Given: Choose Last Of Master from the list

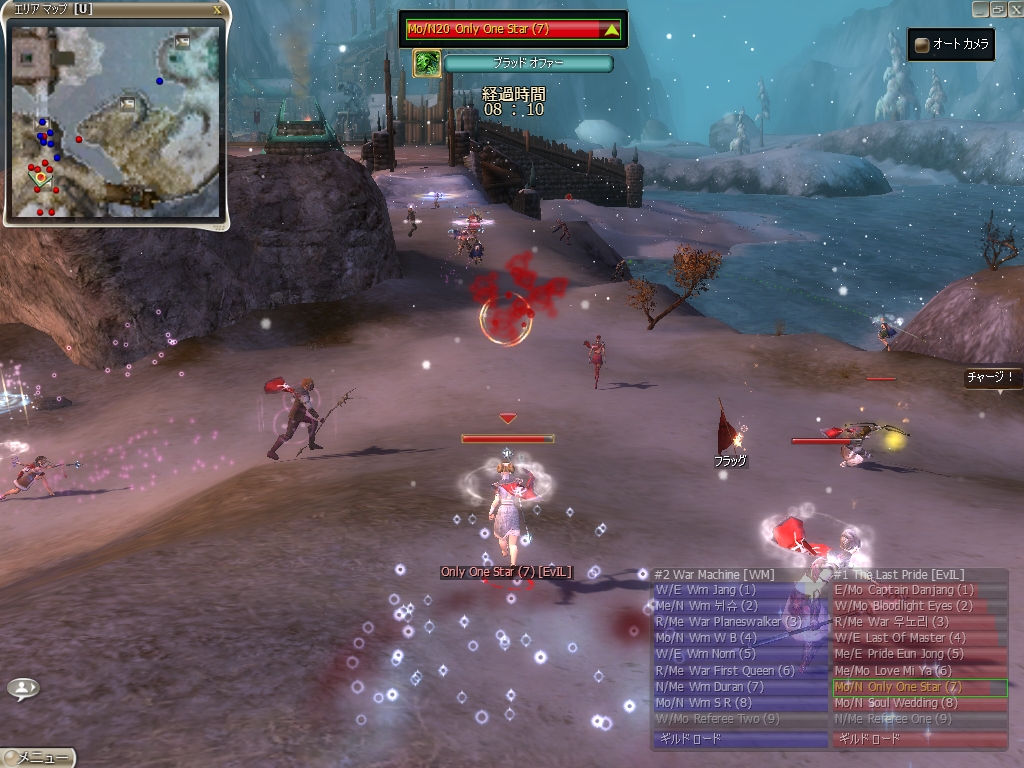Looking at the screenshot, I should coord(919,638).
